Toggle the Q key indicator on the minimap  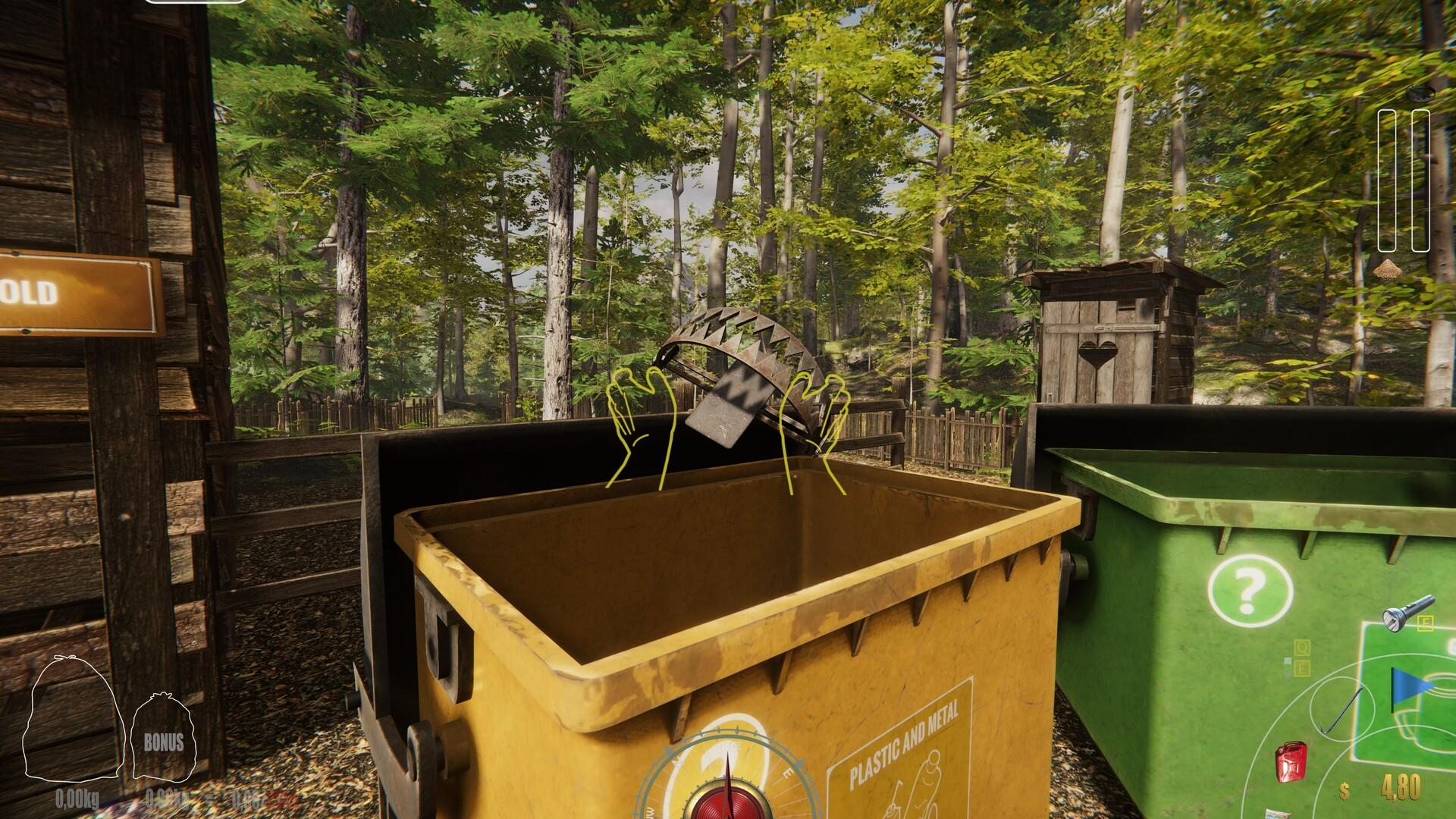pos(1302,648)
